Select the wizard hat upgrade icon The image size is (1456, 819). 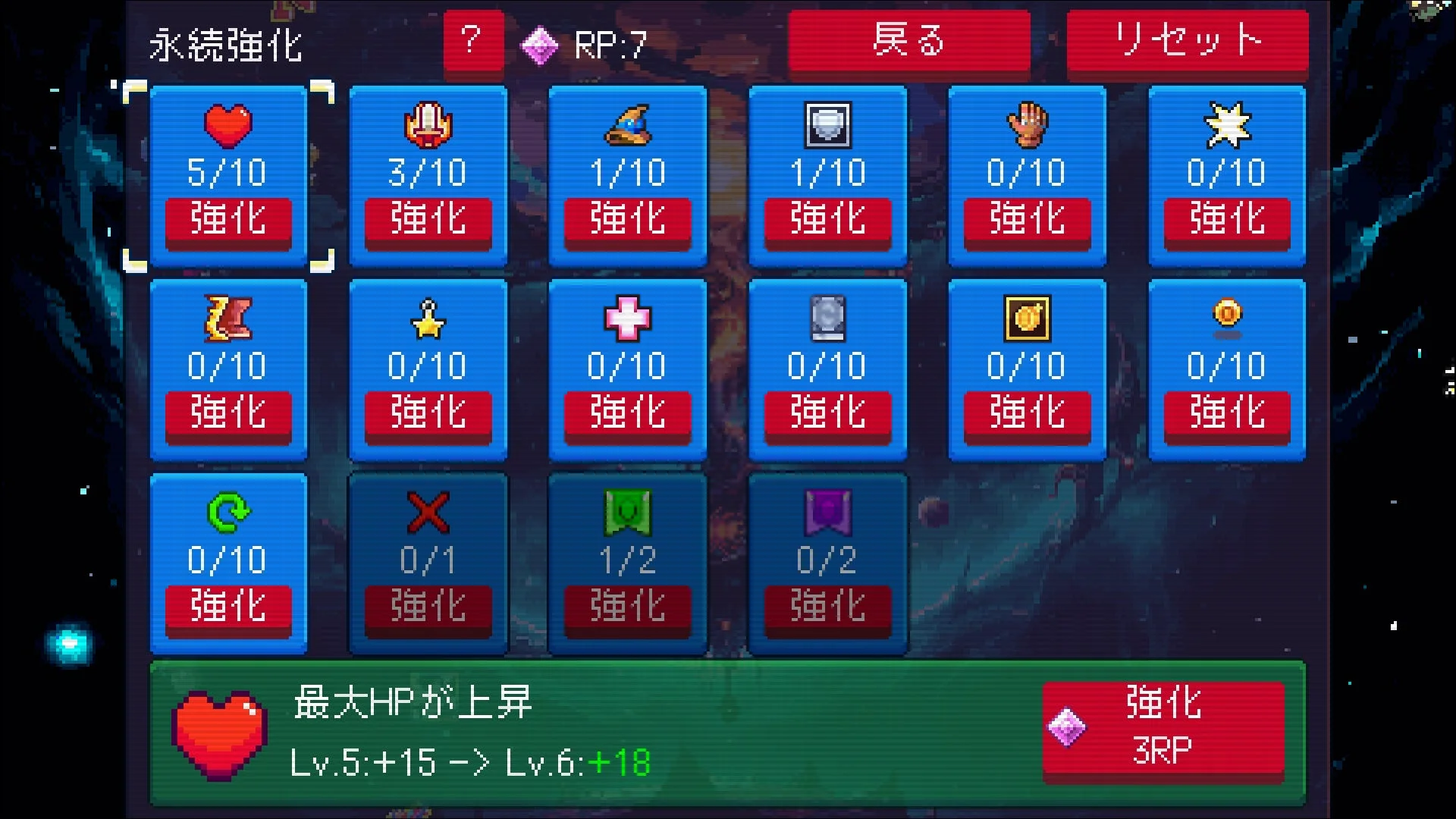pyautogui.click(x=627, y=126)
